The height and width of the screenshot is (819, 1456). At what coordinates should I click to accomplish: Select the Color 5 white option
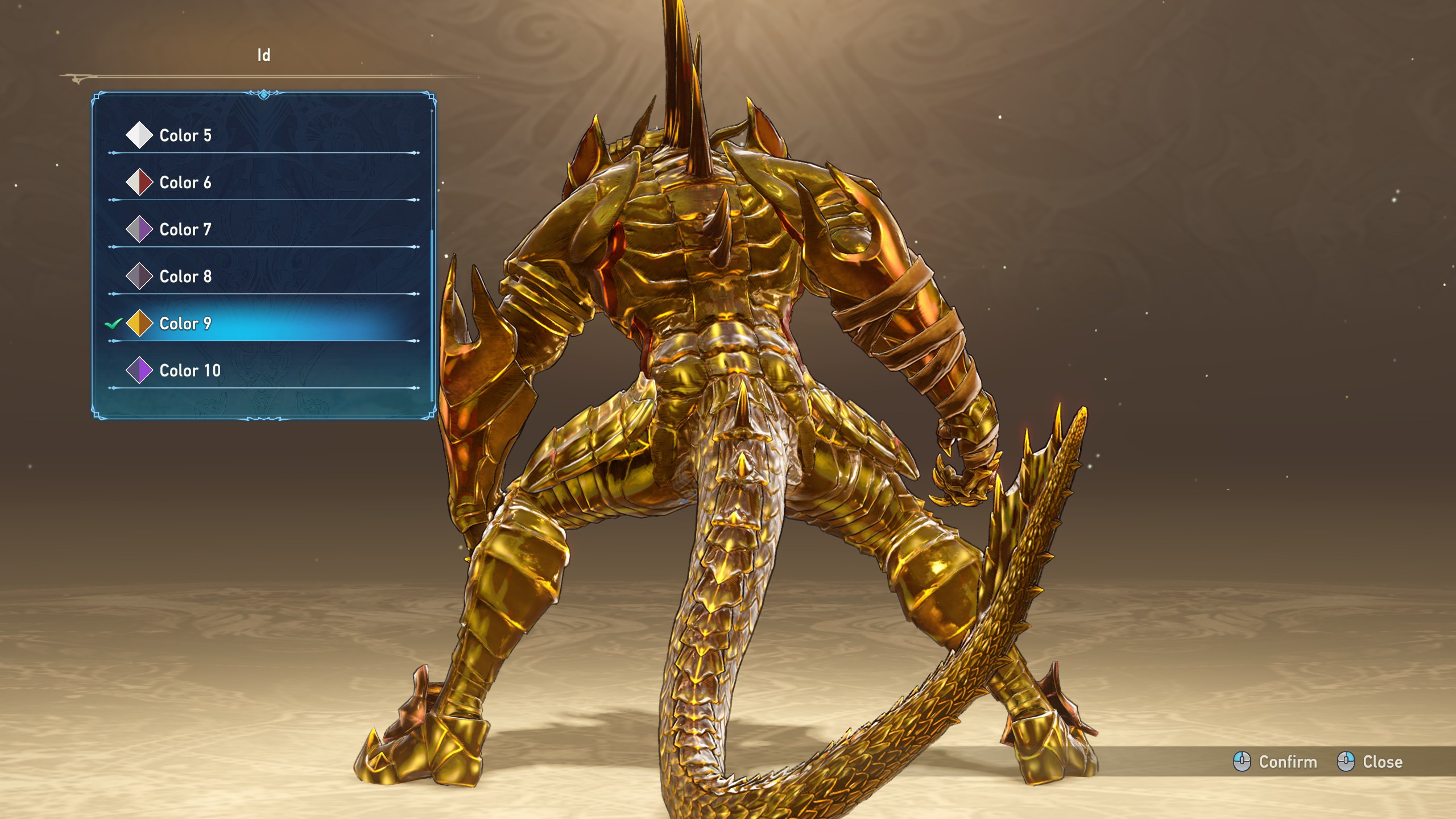[x=185, y=135]
